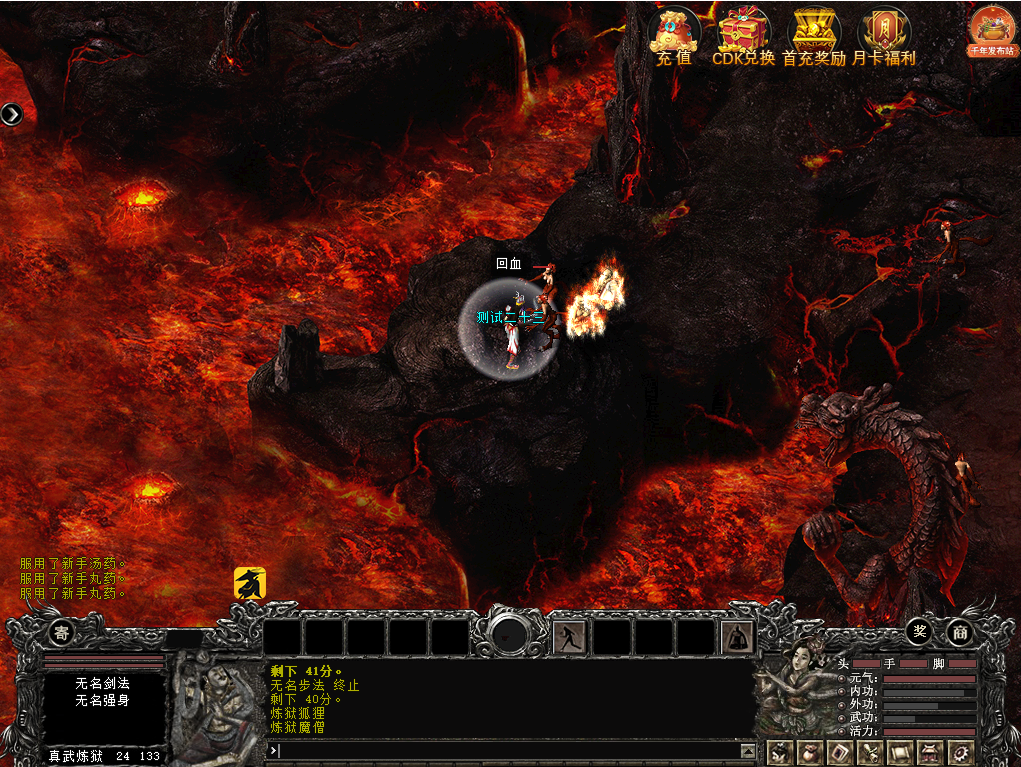This screenshot has height=767, width=1021.
Task: Open the CDK兑换 gift code redemption
Action: tap(743, 33)
